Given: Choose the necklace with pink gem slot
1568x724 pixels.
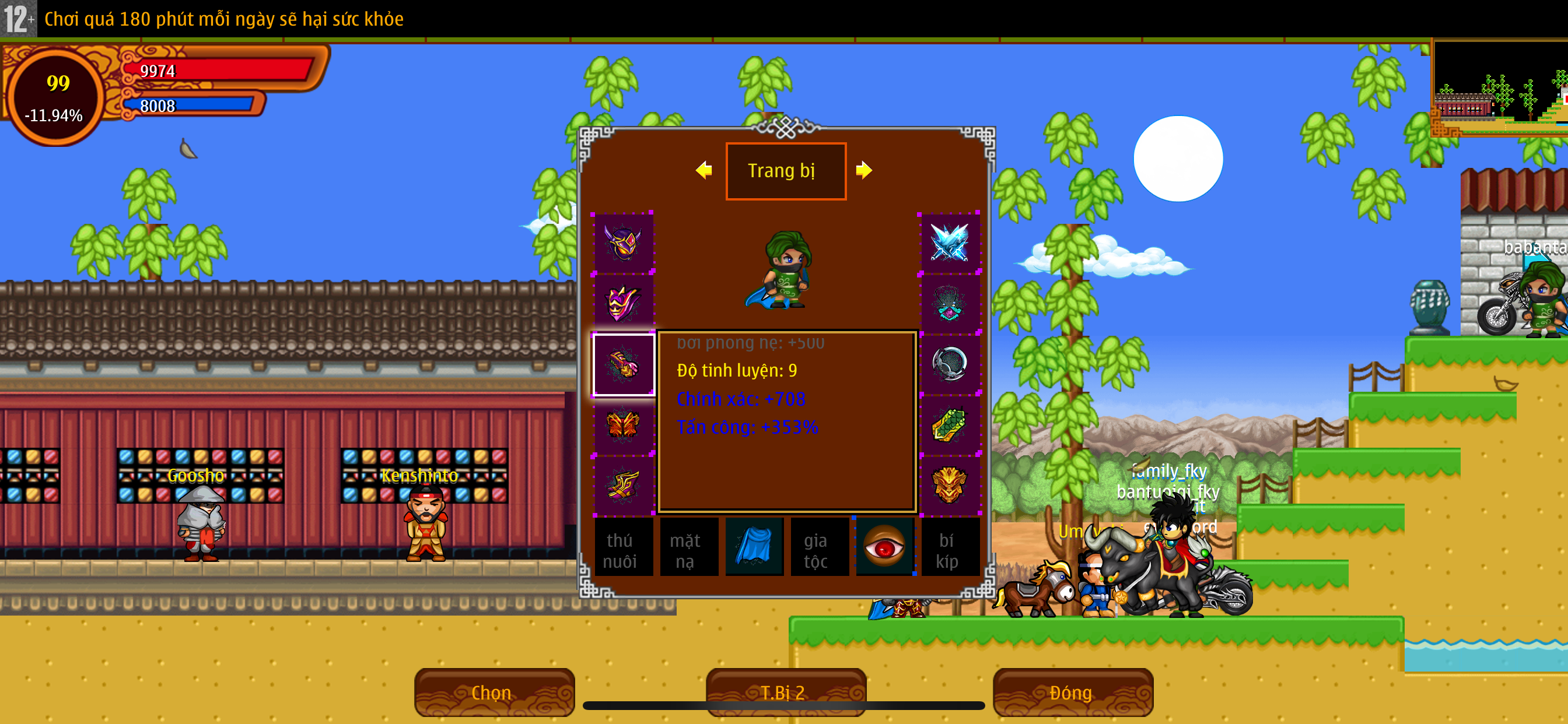Looking at the screenshot, I should coord(949,303).
